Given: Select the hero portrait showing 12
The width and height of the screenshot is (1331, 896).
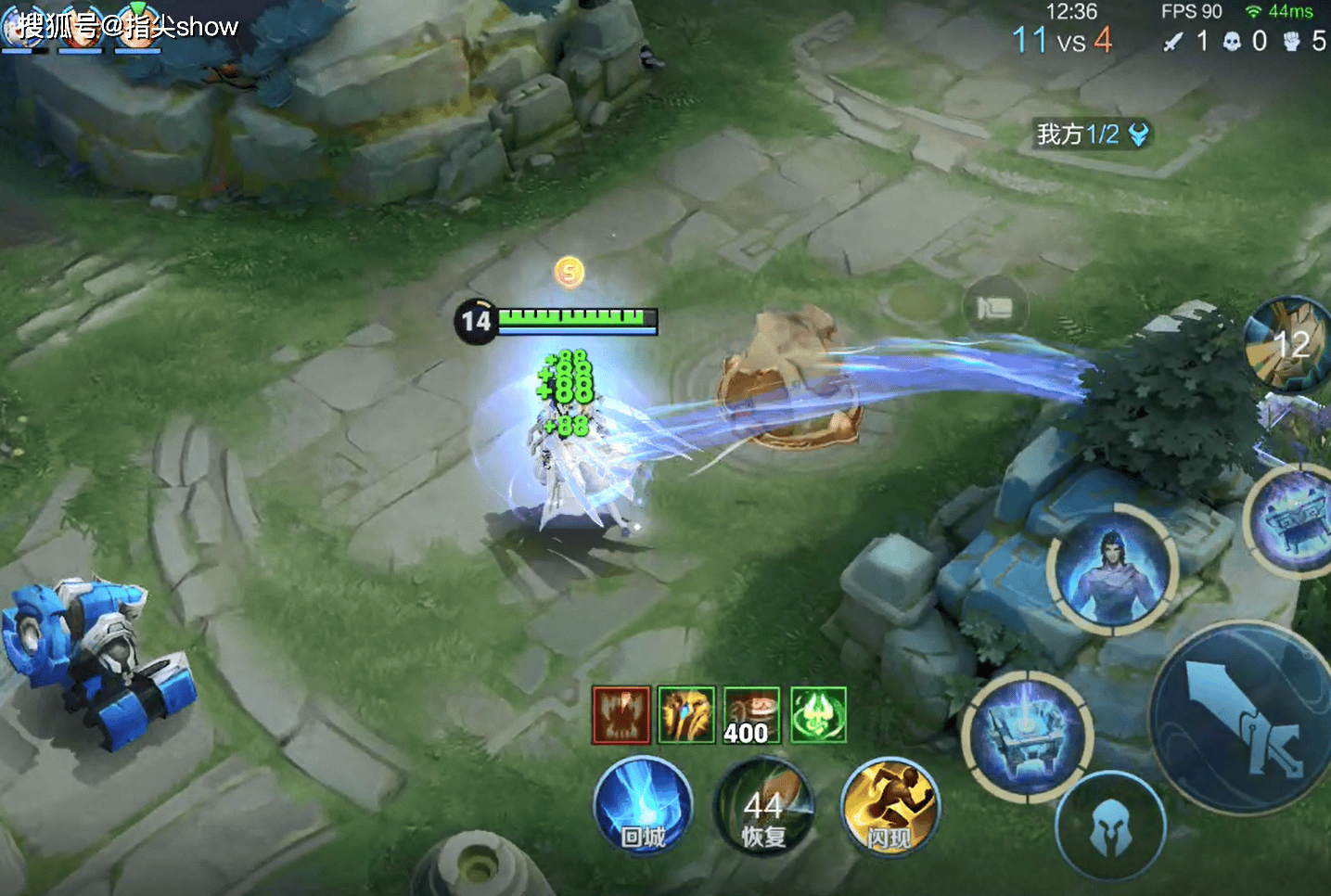Looking at the screenshot, I should coord(1289,344).
